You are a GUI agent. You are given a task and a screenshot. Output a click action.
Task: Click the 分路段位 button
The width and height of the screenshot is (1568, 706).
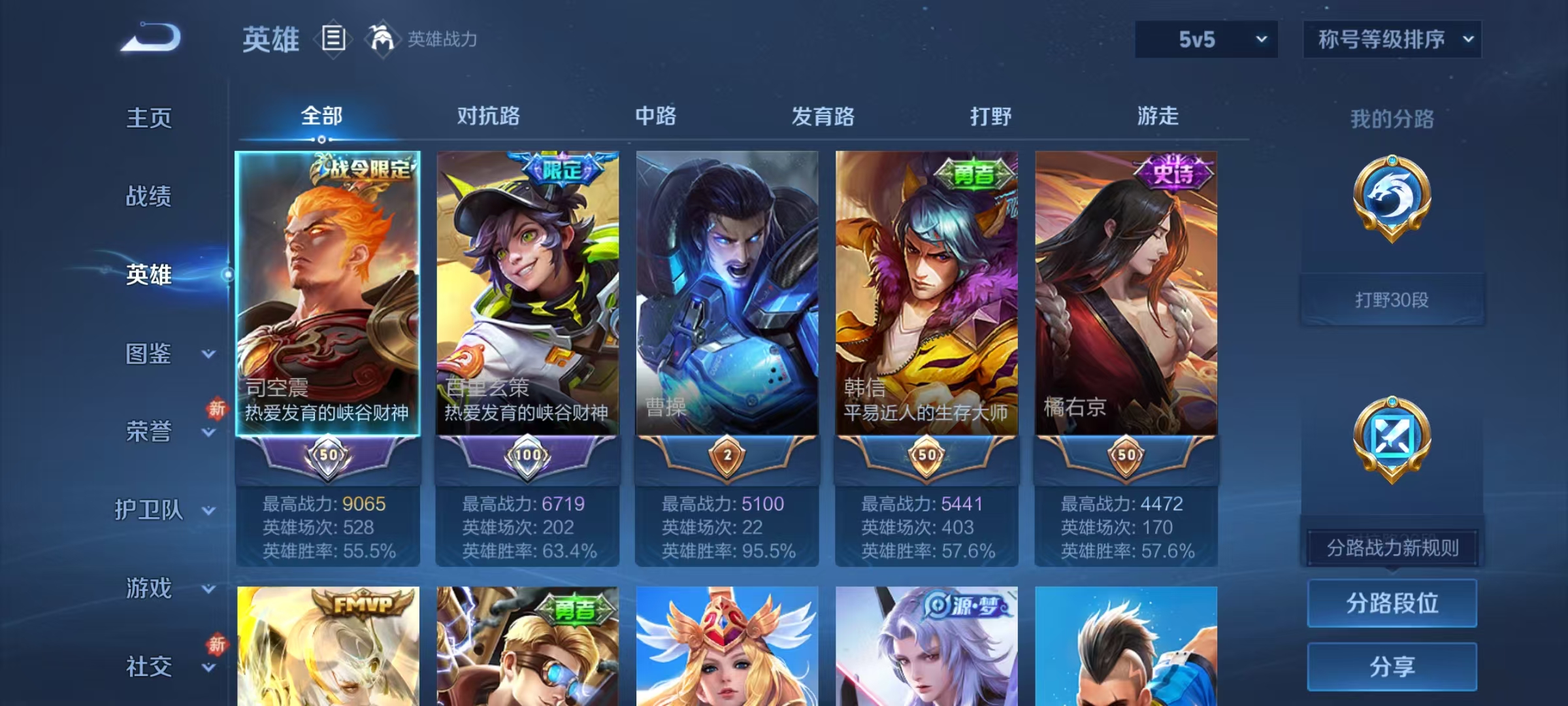point(1392,603)
